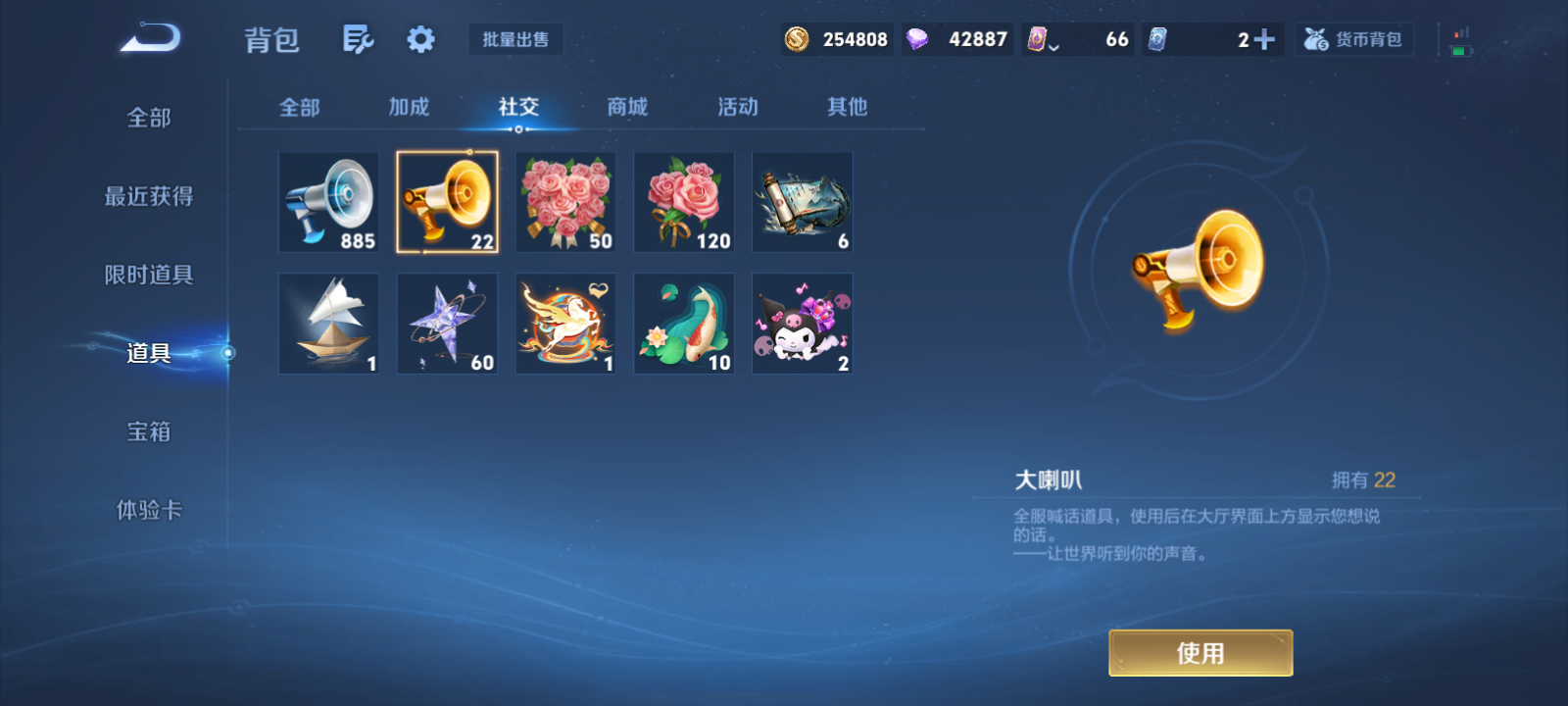Switch to the 商城 tab
Viewport: 1568px width, 706px height.
626,108
